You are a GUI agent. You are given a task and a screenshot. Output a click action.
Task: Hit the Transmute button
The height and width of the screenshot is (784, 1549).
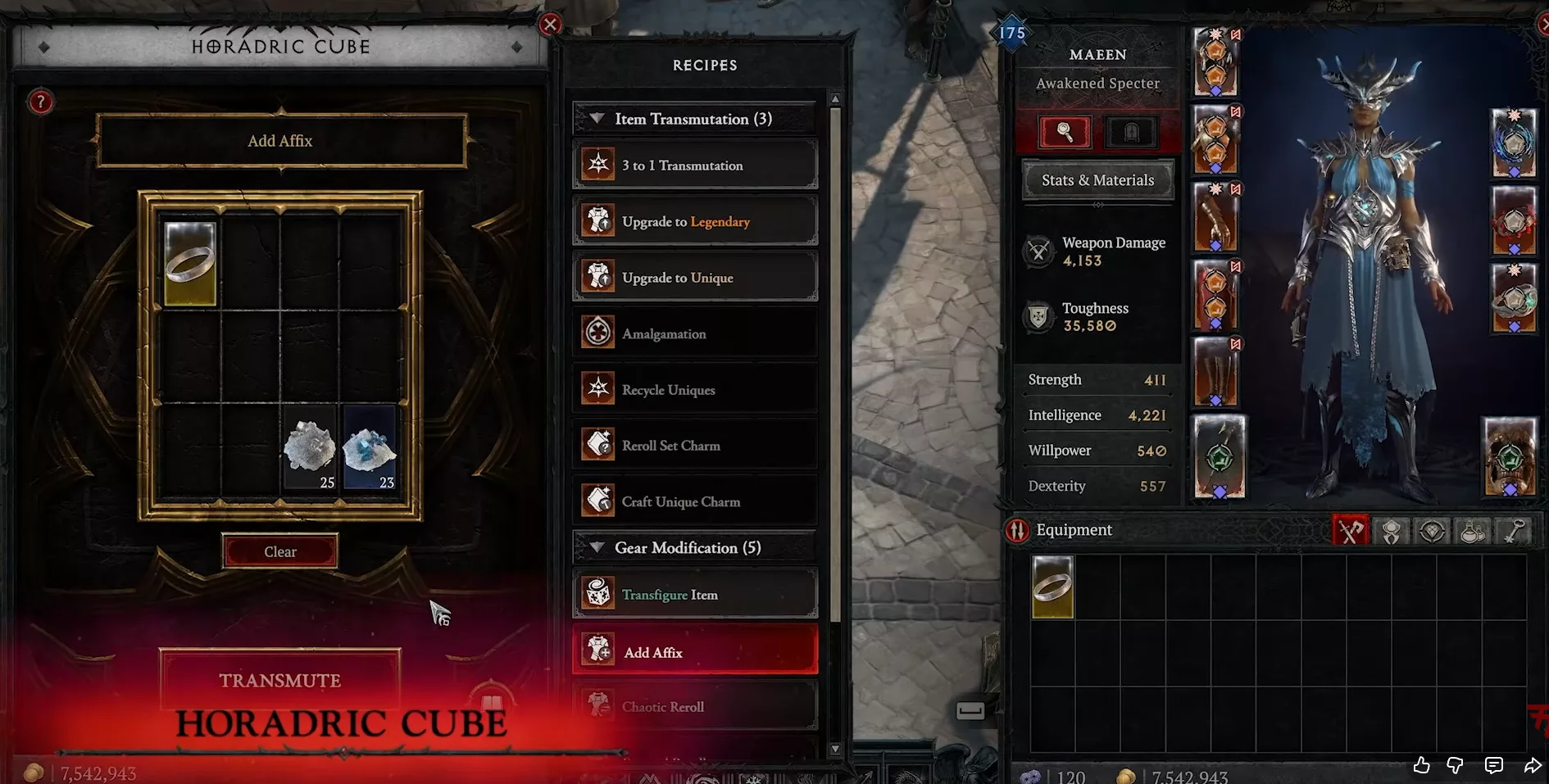tap(279, 680)
